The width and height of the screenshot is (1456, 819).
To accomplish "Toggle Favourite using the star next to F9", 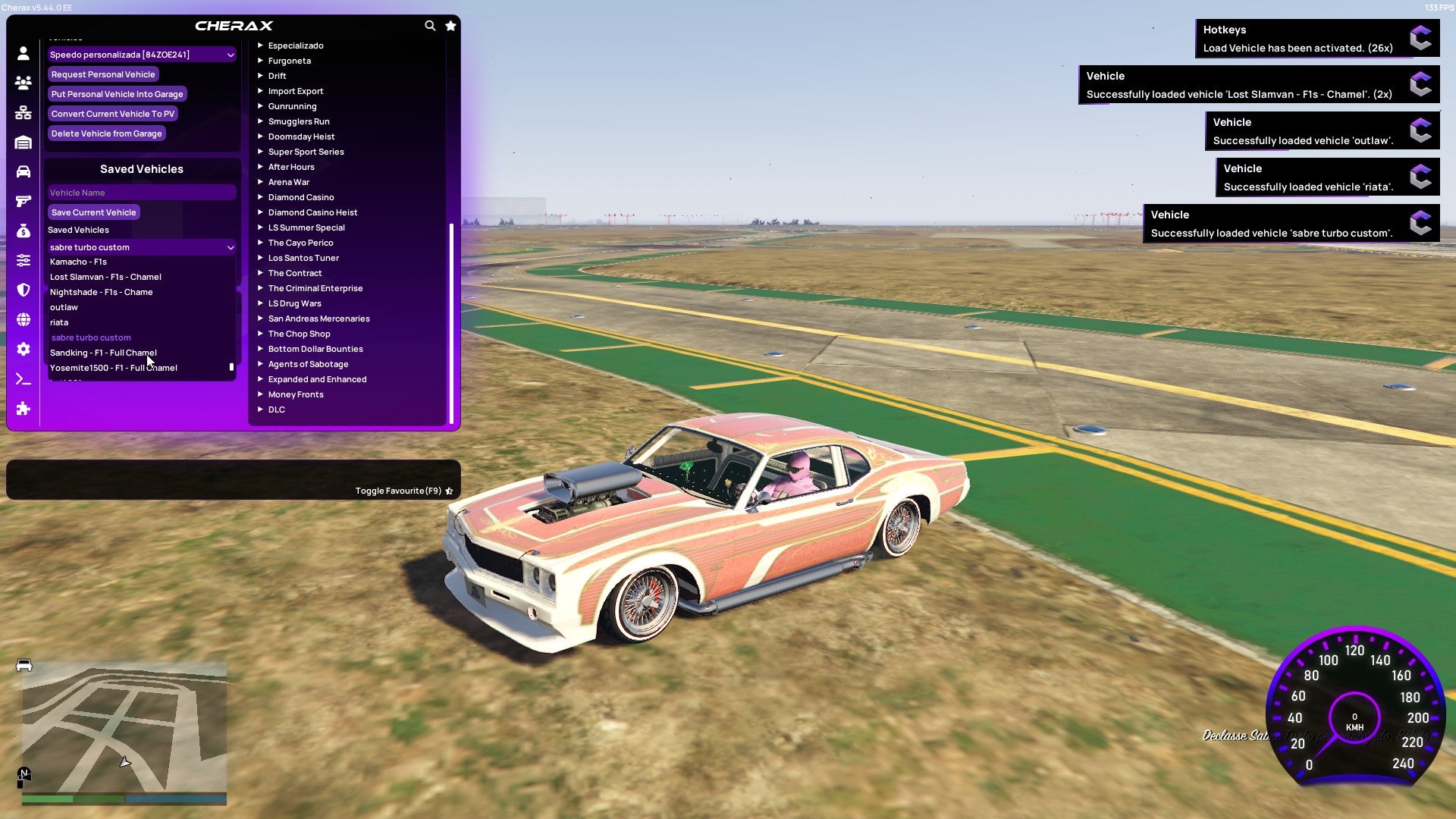I will click(450, 491).
